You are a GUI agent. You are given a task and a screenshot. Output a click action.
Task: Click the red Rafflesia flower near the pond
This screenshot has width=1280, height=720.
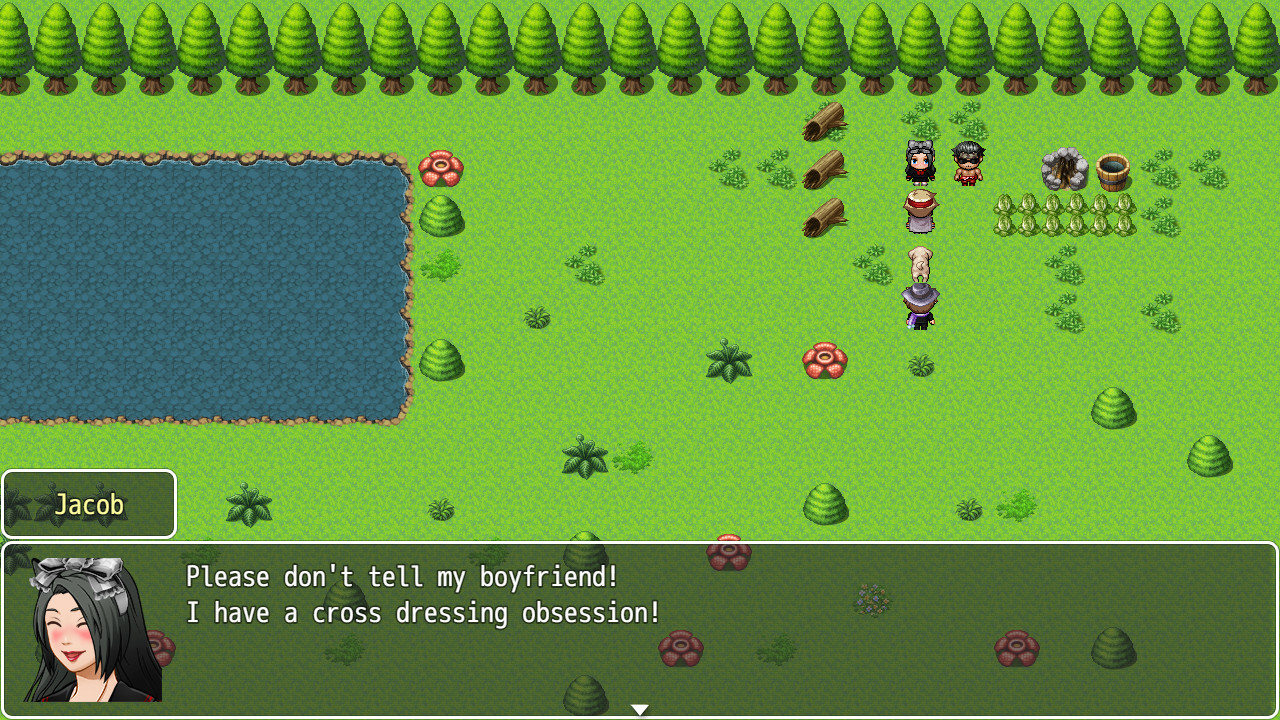click(x=440, y=168)
